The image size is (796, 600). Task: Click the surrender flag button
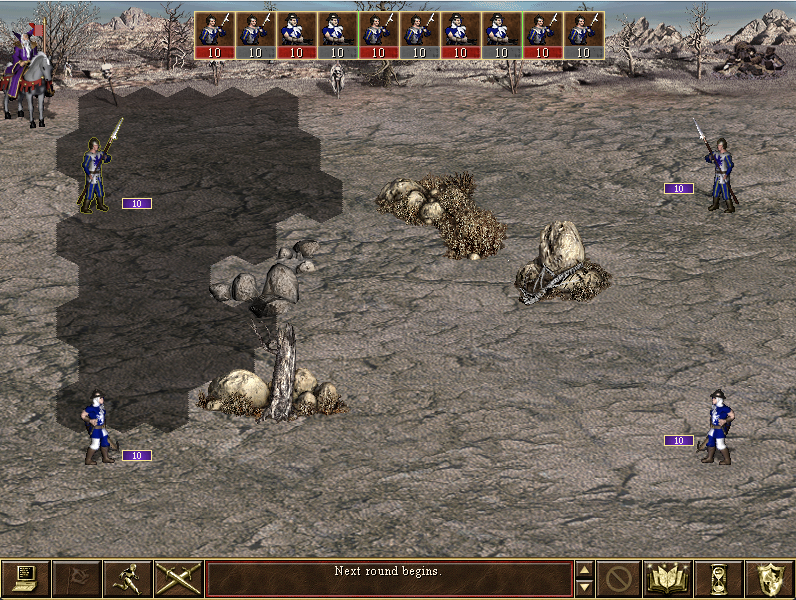[76, 579]
